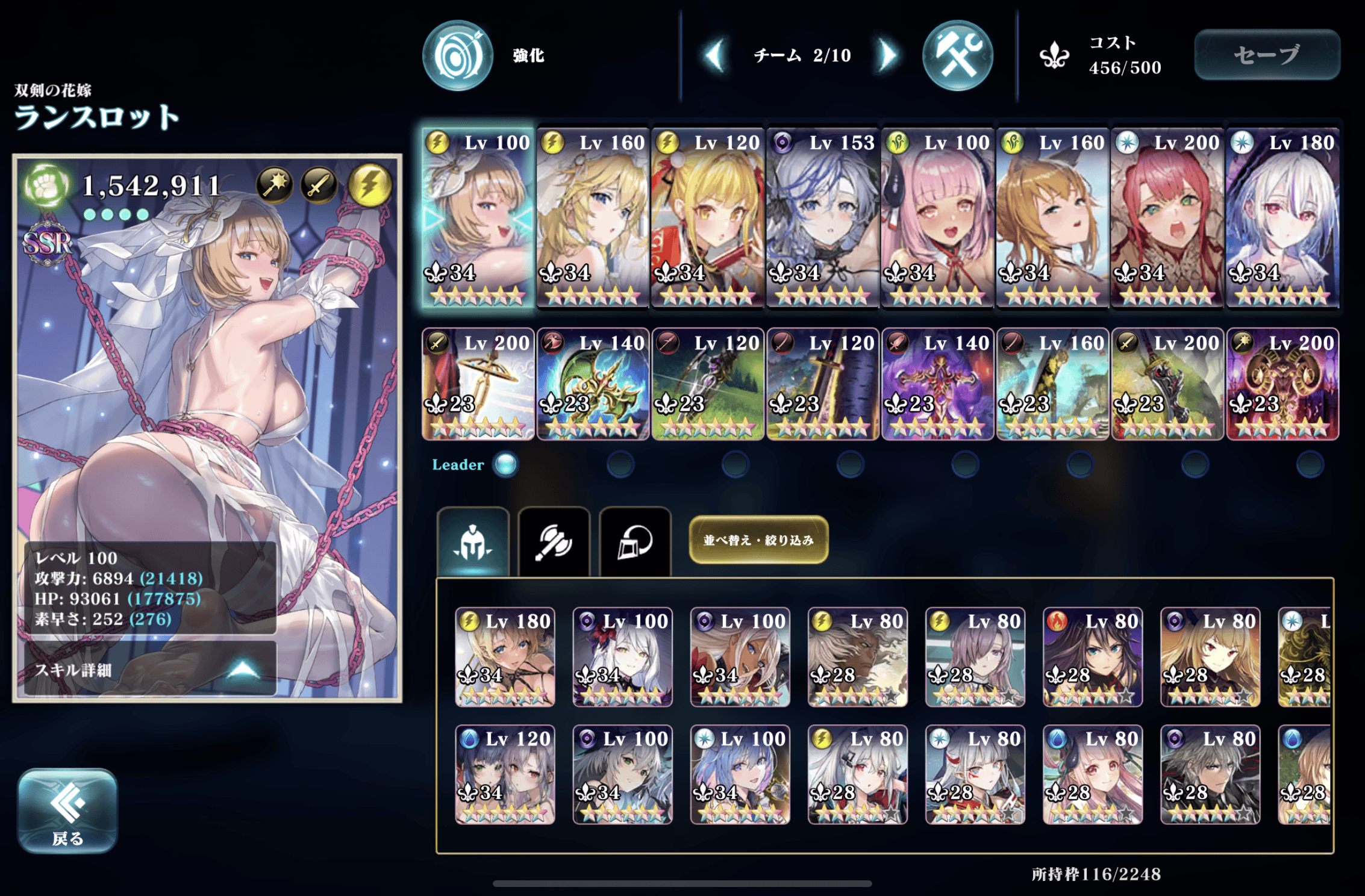1365x896 pixels.
Task: Select the helmet character tab
Action: 473,542
